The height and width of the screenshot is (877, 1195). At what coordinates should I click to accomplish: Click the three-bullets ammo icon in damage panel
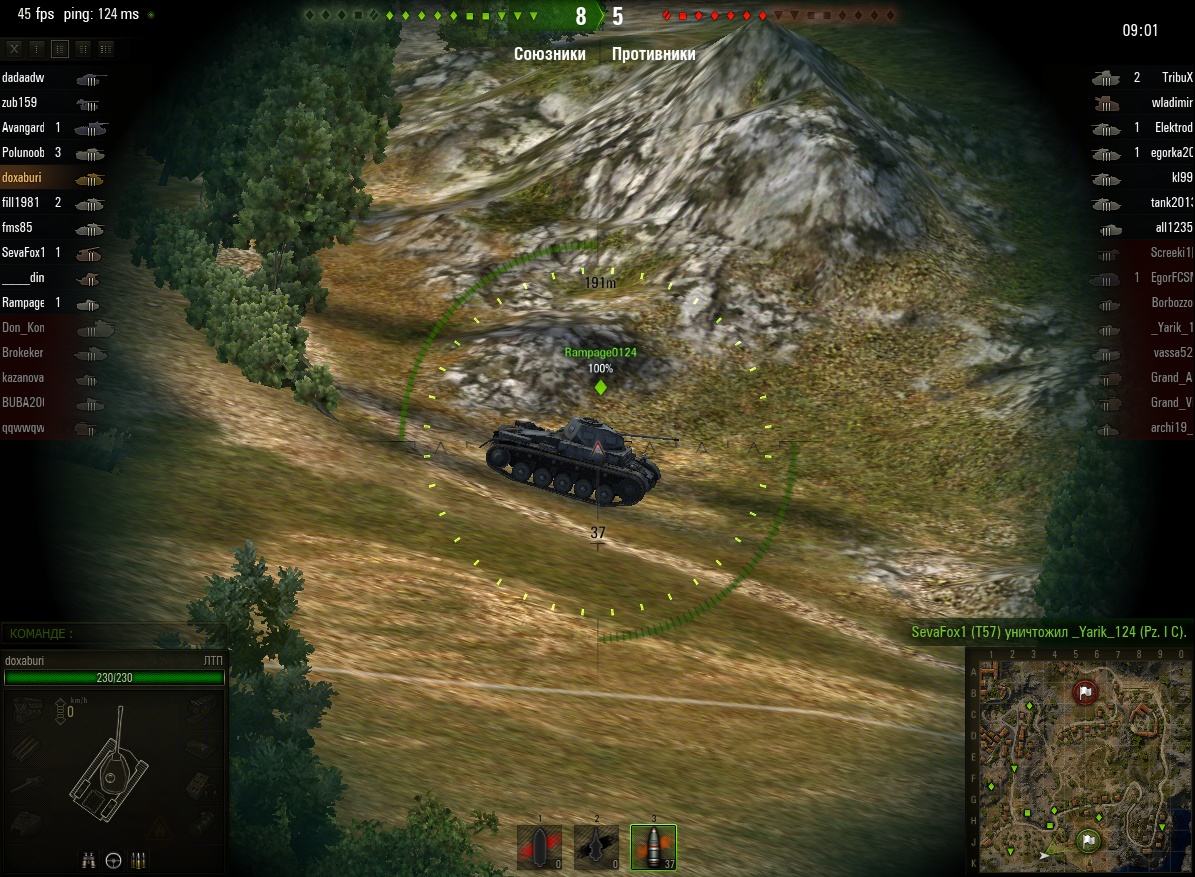click(x=138, y=859)
